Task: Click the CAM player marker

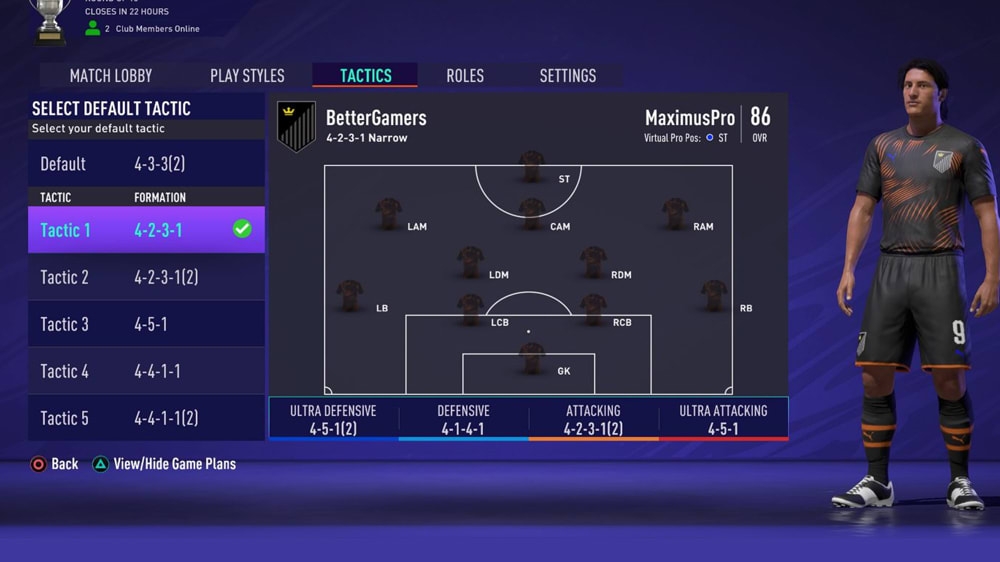Action: coord(532,214)
